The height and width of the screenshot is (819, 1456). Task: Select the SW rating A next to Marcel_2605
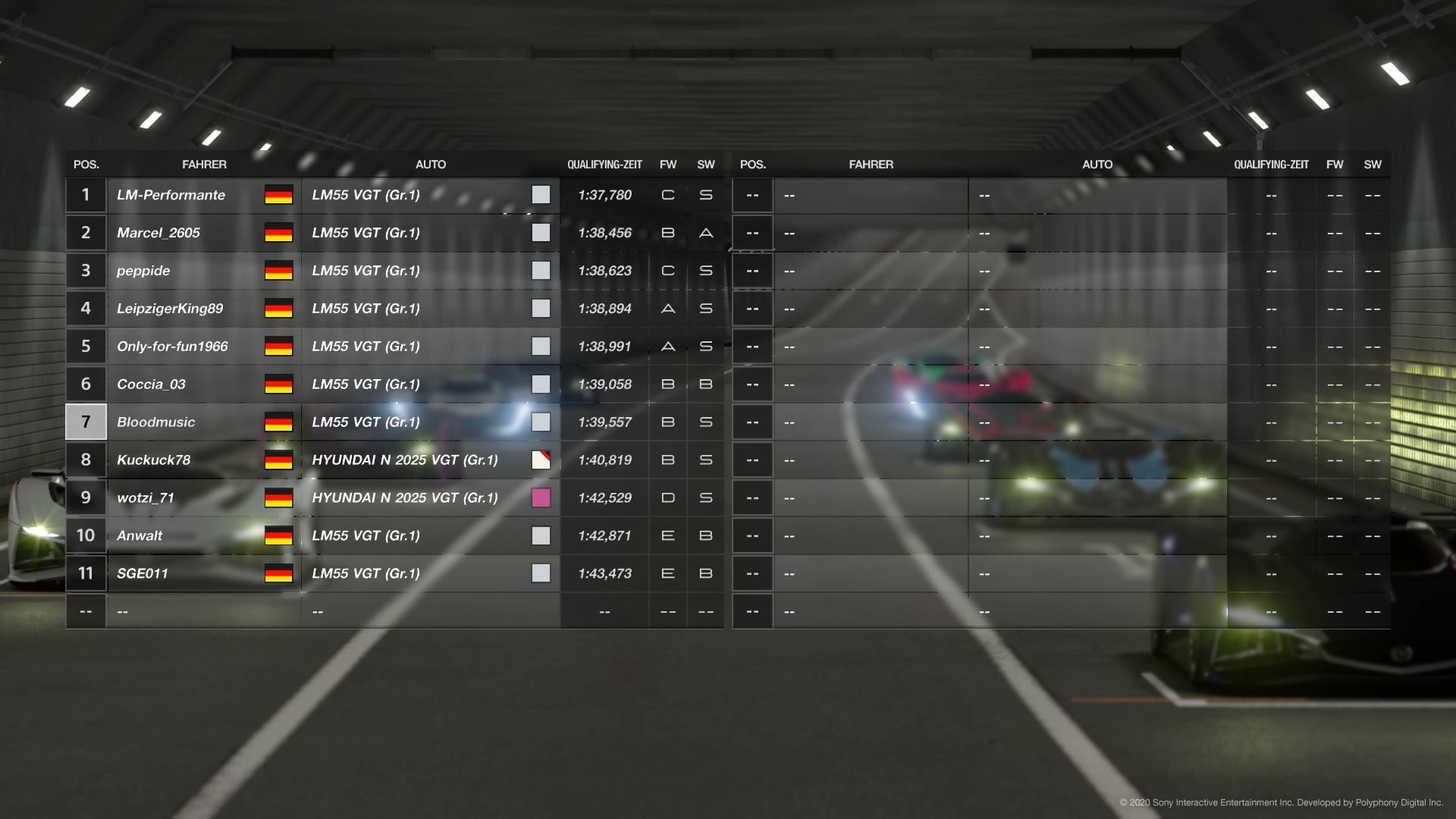tap(705, 233)
